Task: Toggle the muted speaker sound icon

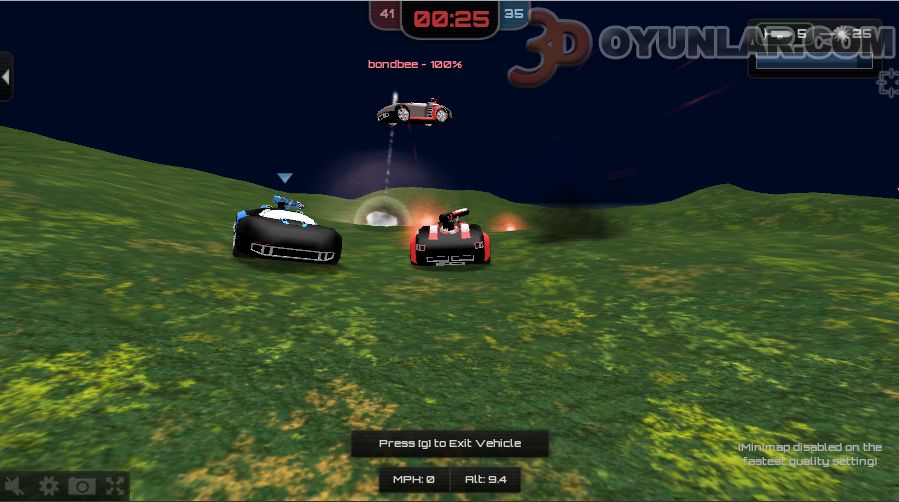Action: (14, 487)
